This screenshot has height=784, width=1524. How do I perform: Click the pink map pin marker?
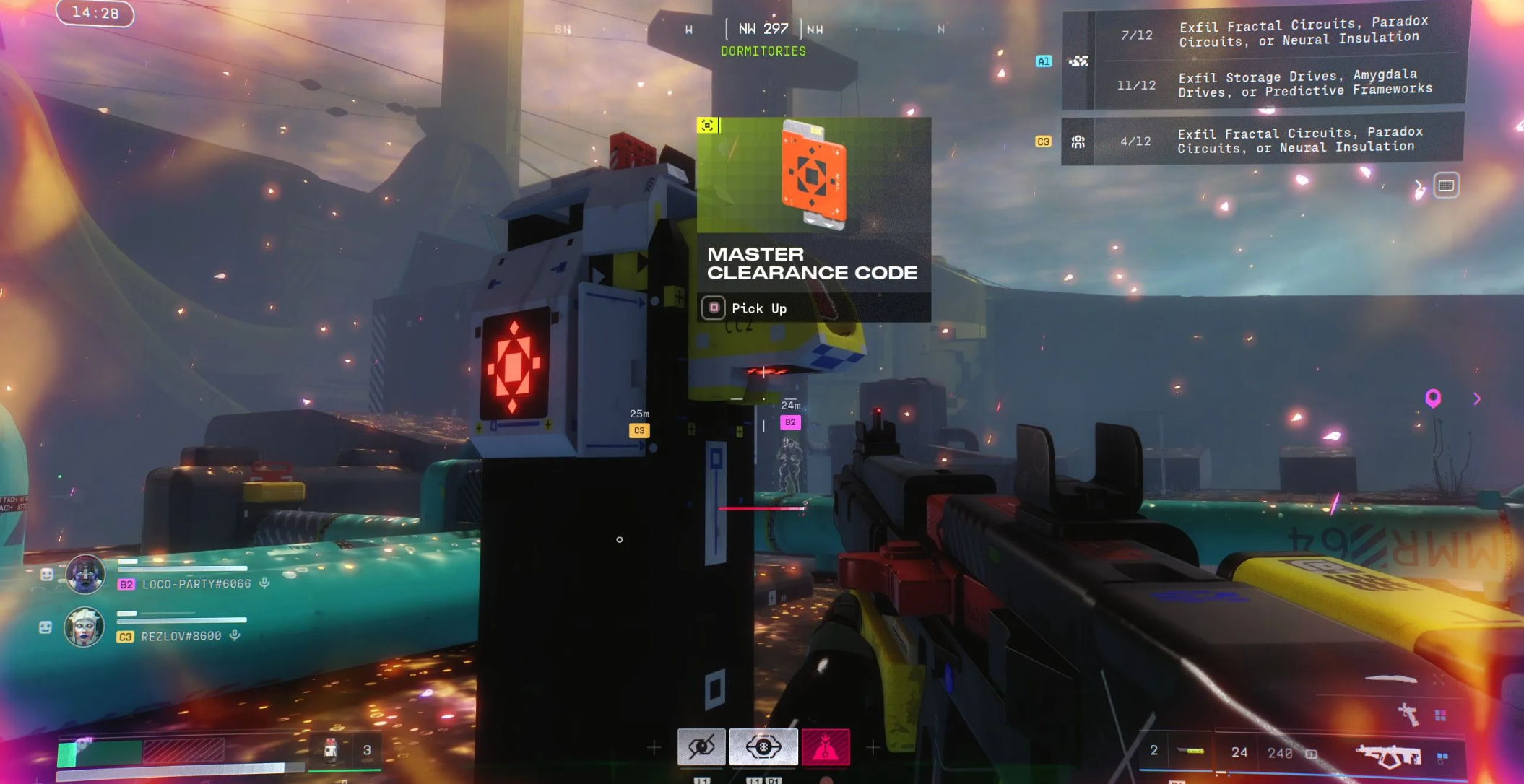pyautogui.click(x=1433, y=397)
